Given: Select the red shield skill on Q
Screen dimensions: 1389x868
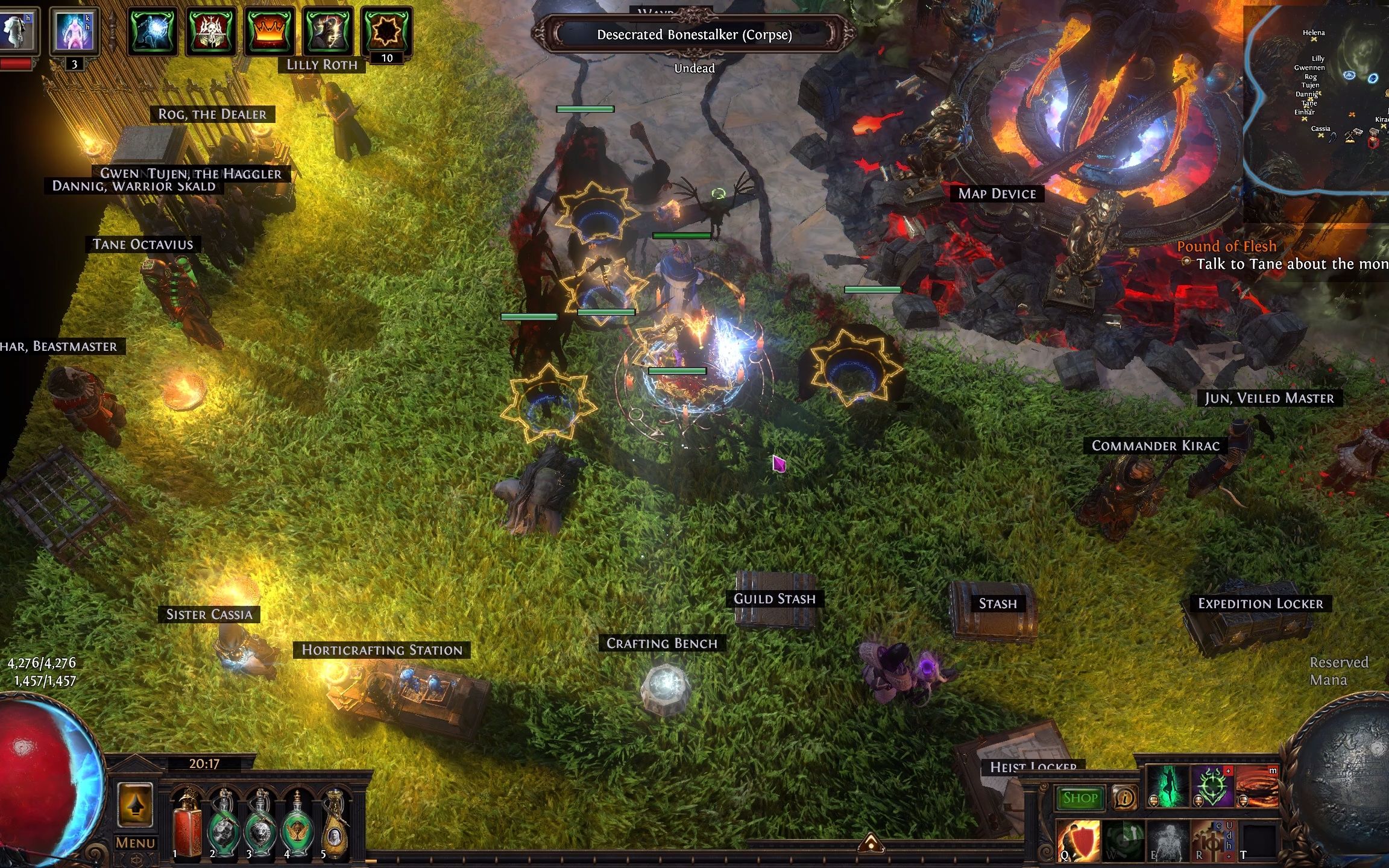Looking at the screenshot, I should click(x=1079, y=840).
